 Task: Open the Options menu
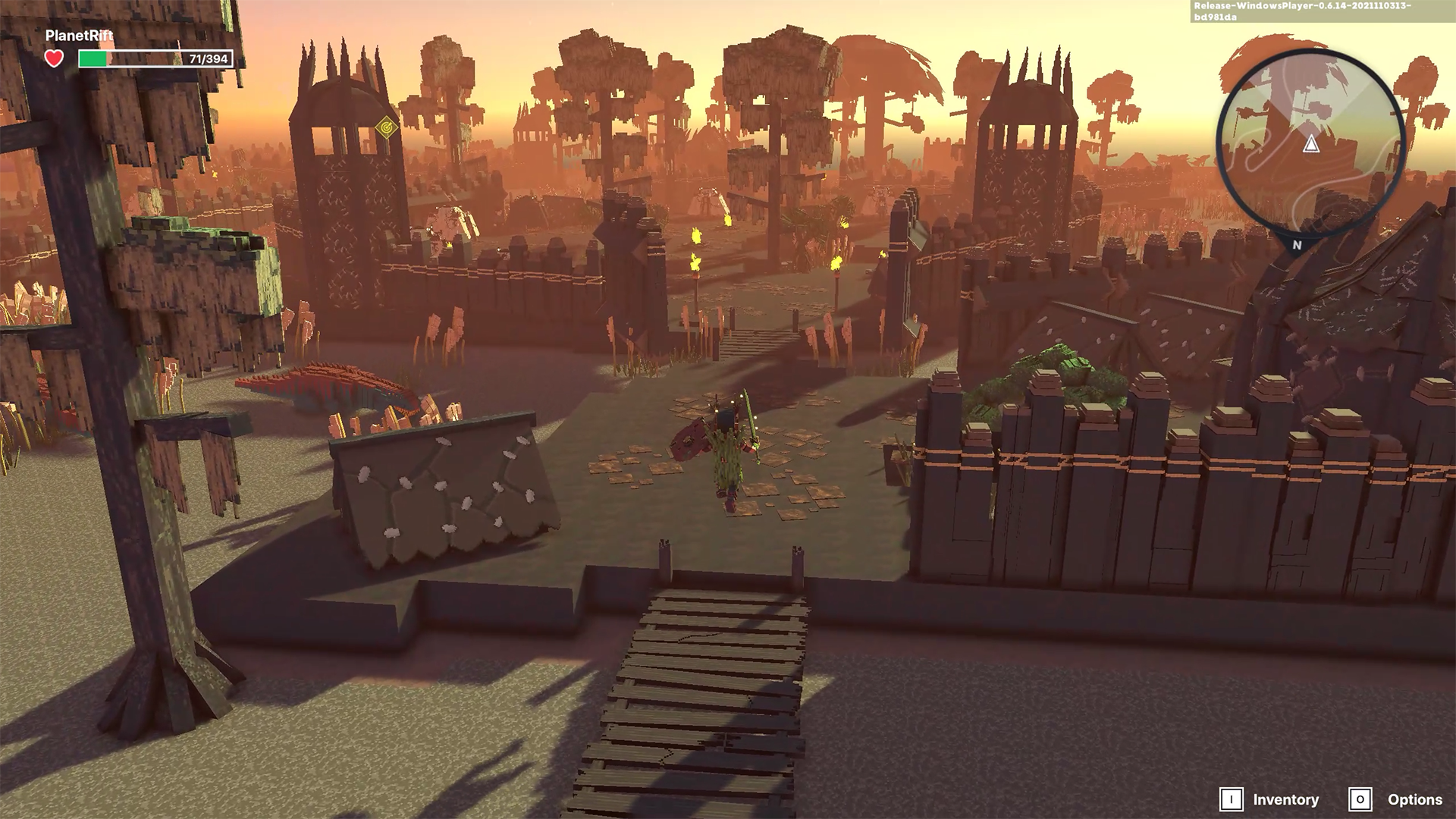tap(1396, 799)
